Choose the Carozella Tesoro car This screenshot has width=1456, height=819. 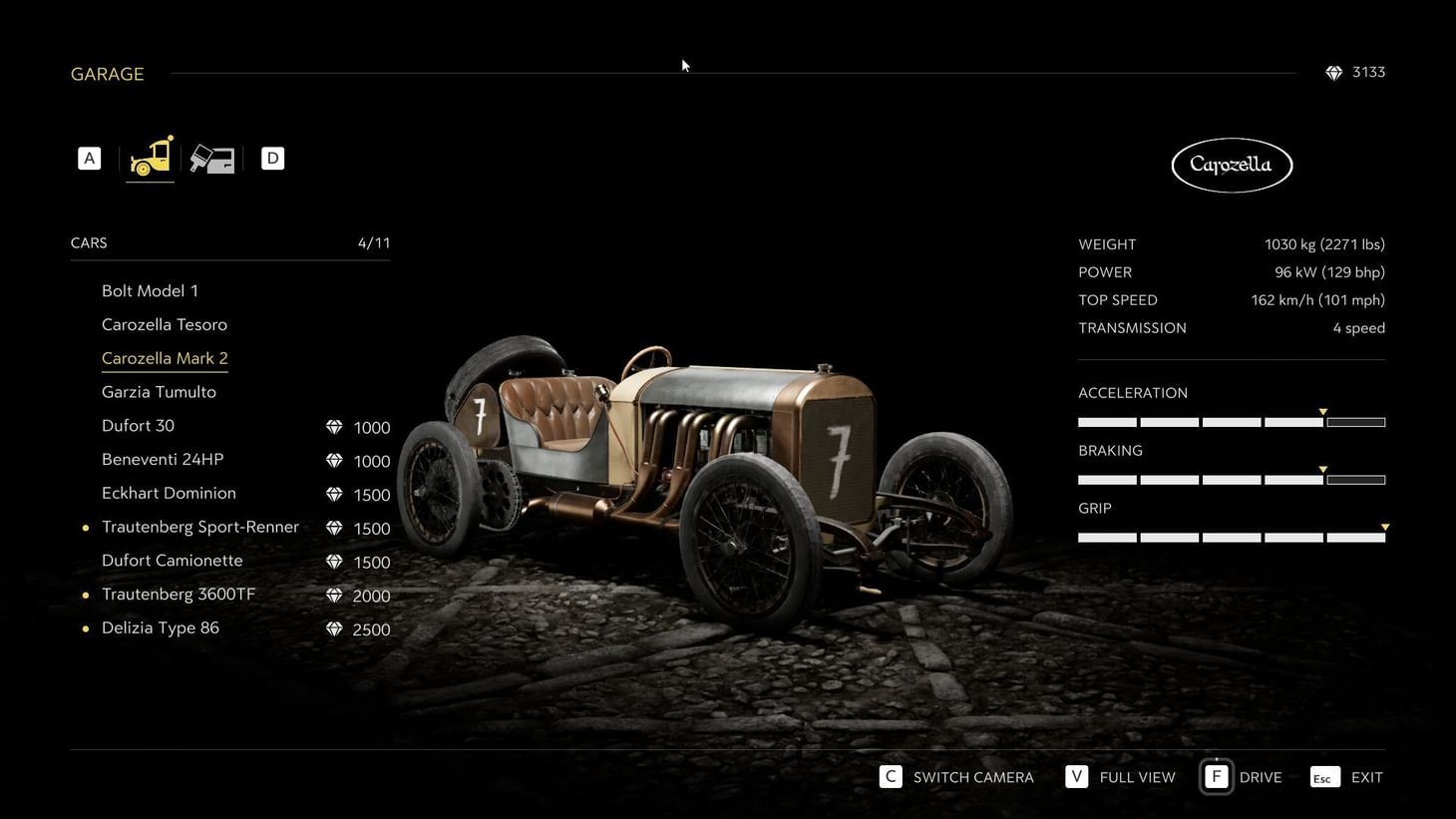point(165,325)
